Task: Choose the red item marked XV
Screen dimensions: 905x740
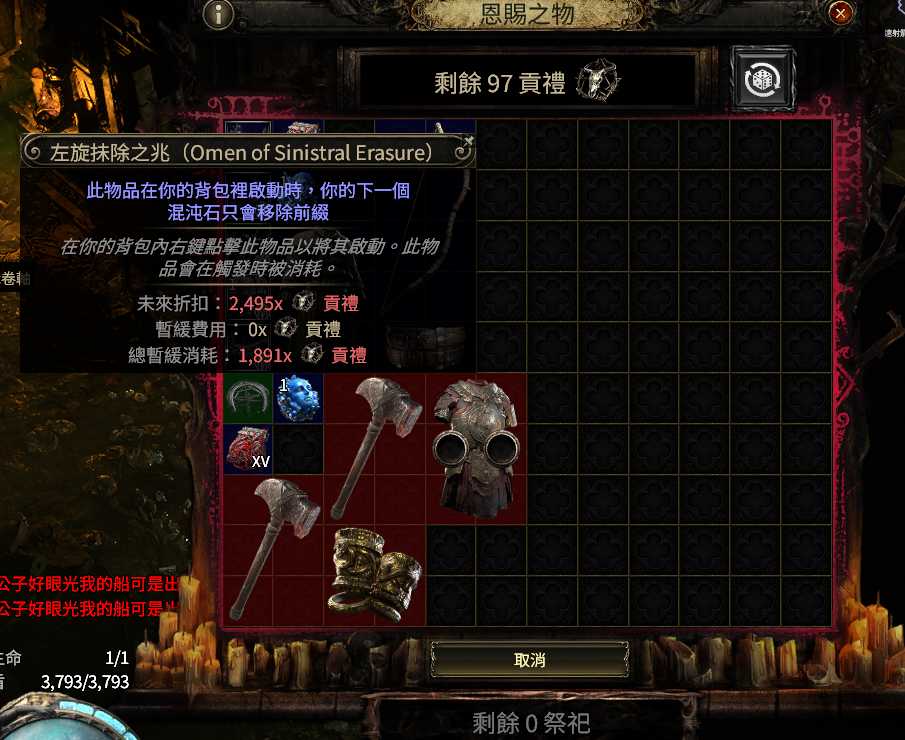Action: coord(247,447)
